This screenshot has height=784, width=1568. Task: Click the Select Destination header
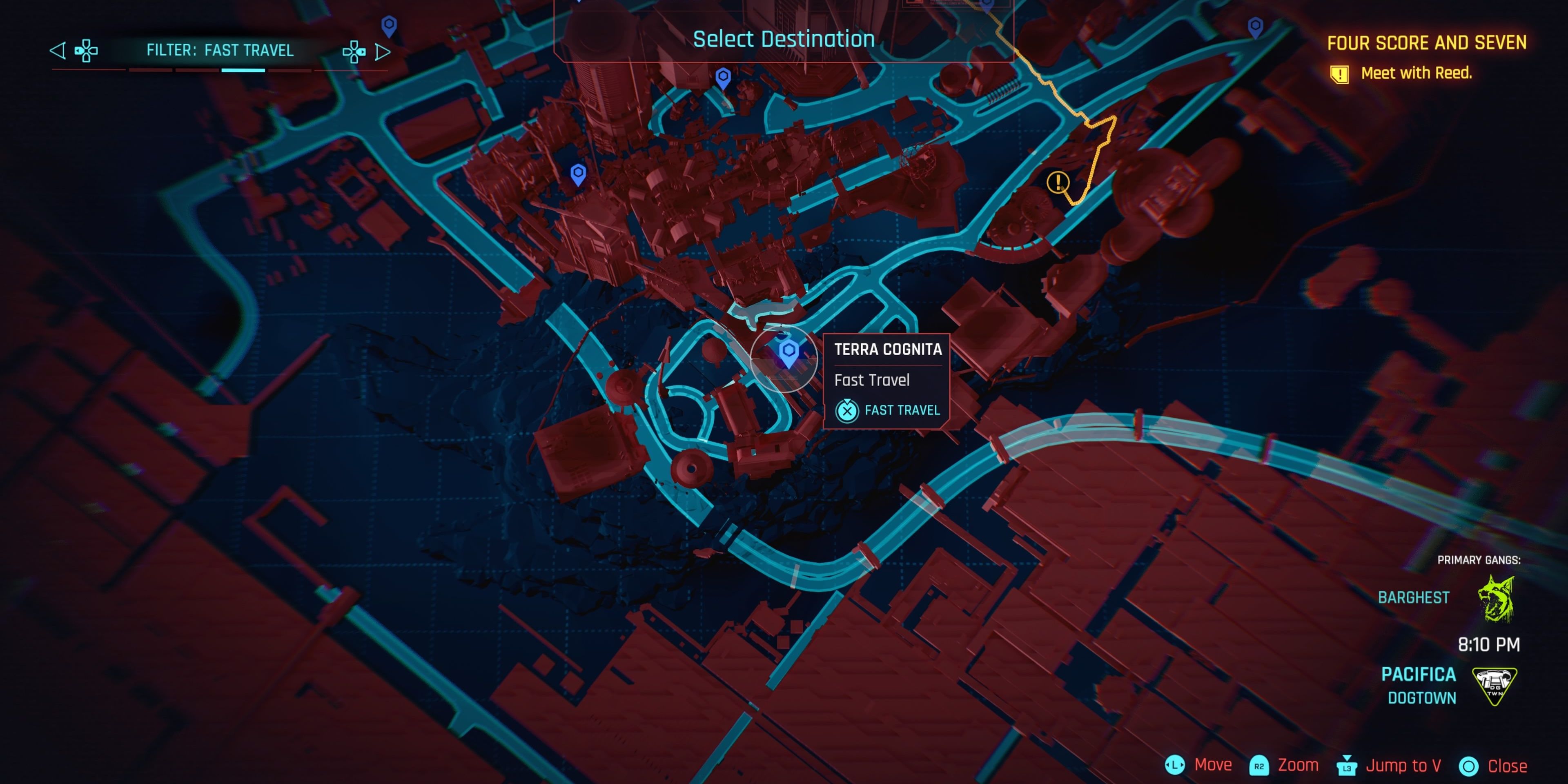(784, 39)
